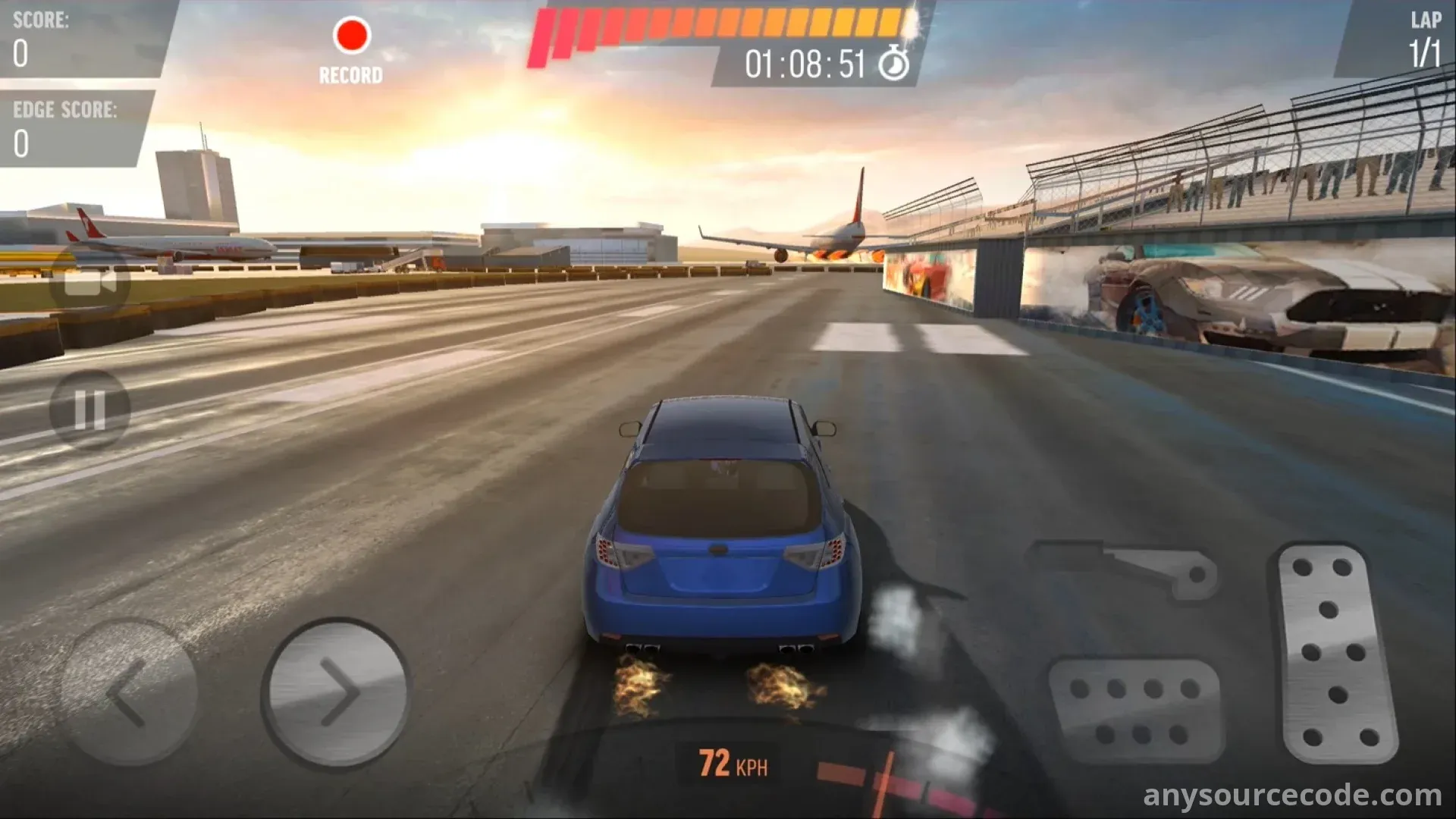This screenshot has height=819, width=1456.
Task: Tap the wide brake pedal
Action: [1135, 710]
